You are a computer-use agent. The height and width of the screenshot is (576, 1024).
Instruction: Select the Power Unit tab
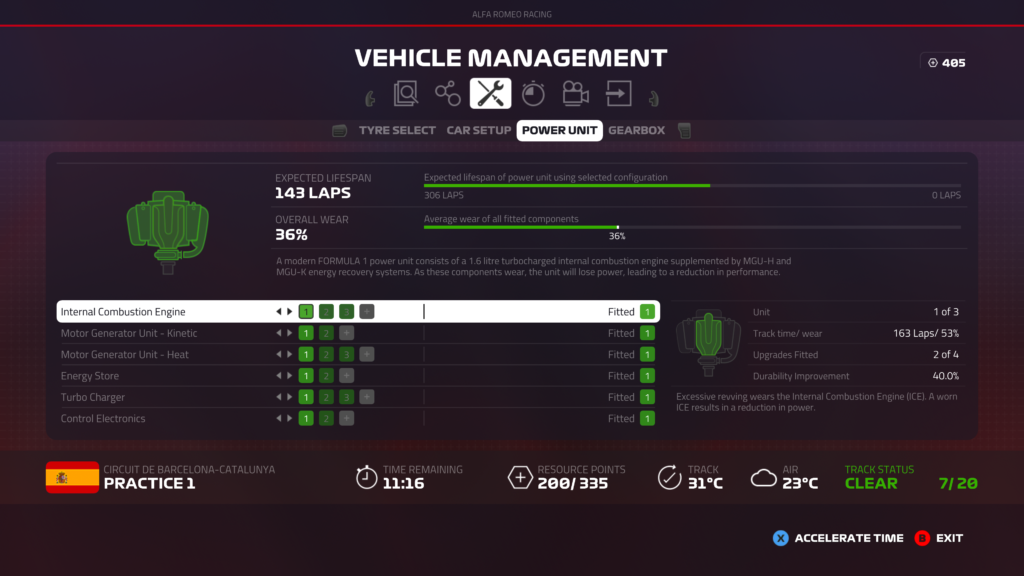[x=559, y=130]
